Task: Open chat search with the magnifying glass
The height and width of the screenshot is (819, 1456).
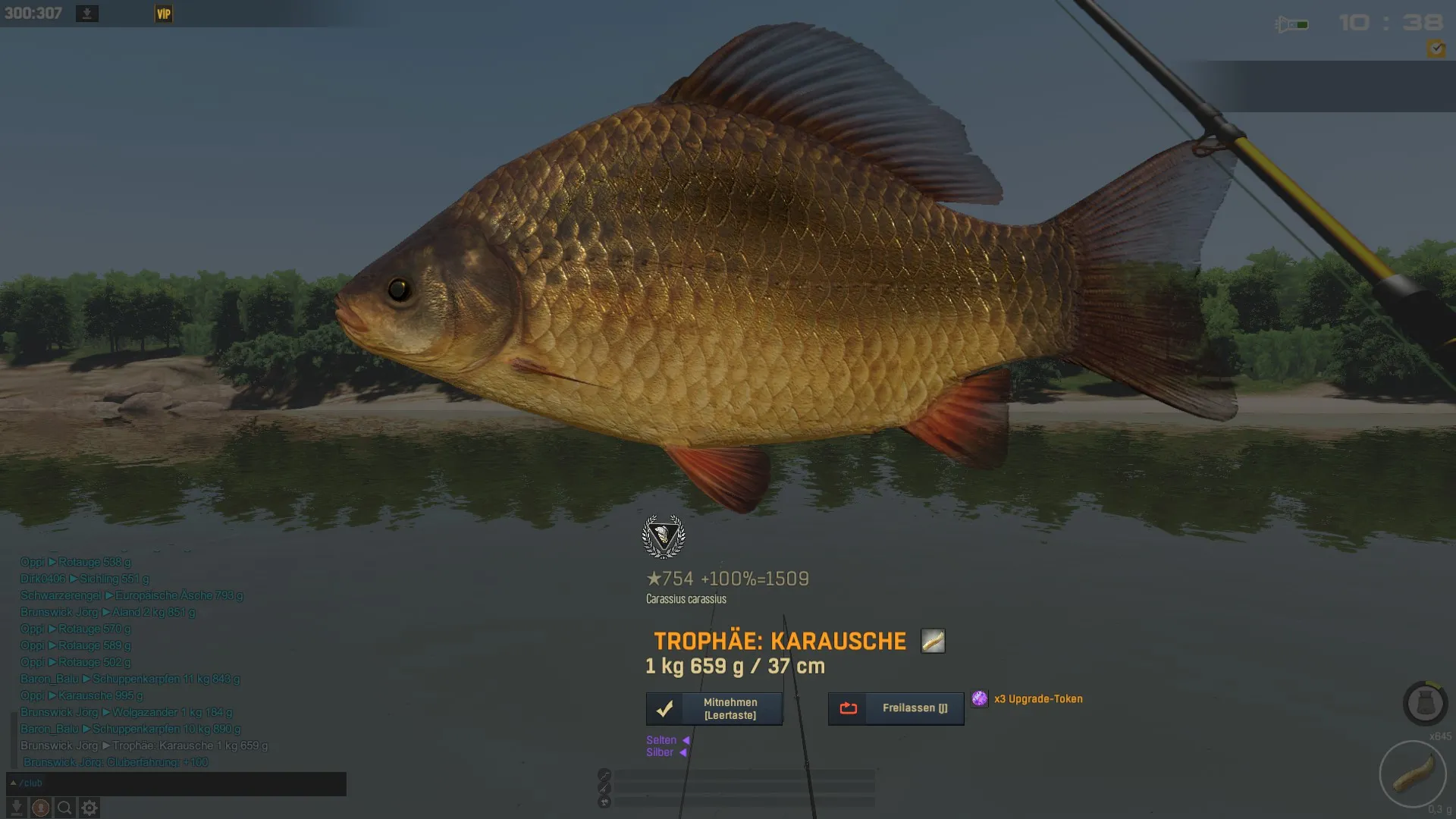Action: coord(65,808)
